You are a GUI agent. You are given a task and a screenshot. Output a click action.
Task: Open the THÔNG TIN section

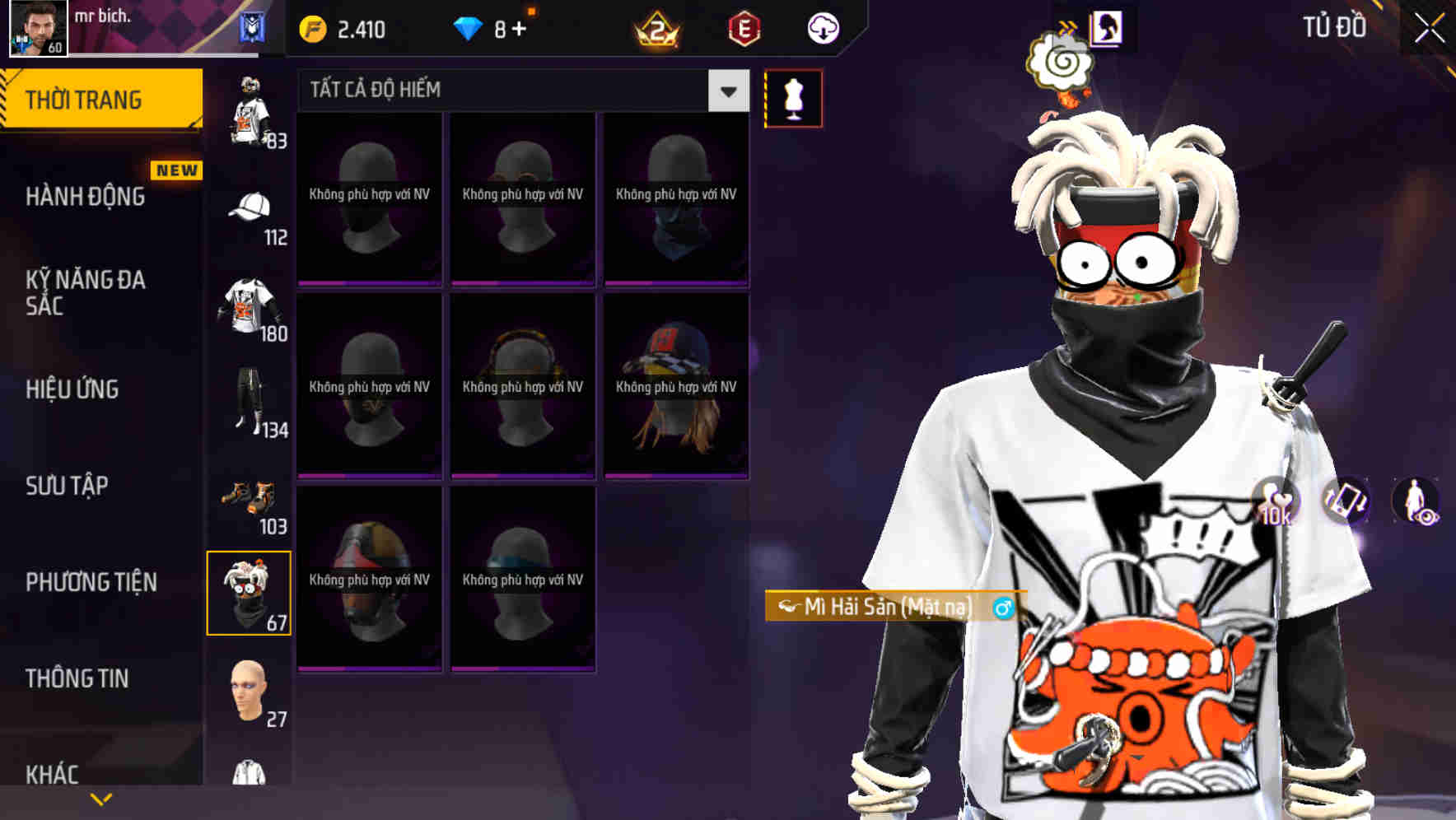point(78,678)
